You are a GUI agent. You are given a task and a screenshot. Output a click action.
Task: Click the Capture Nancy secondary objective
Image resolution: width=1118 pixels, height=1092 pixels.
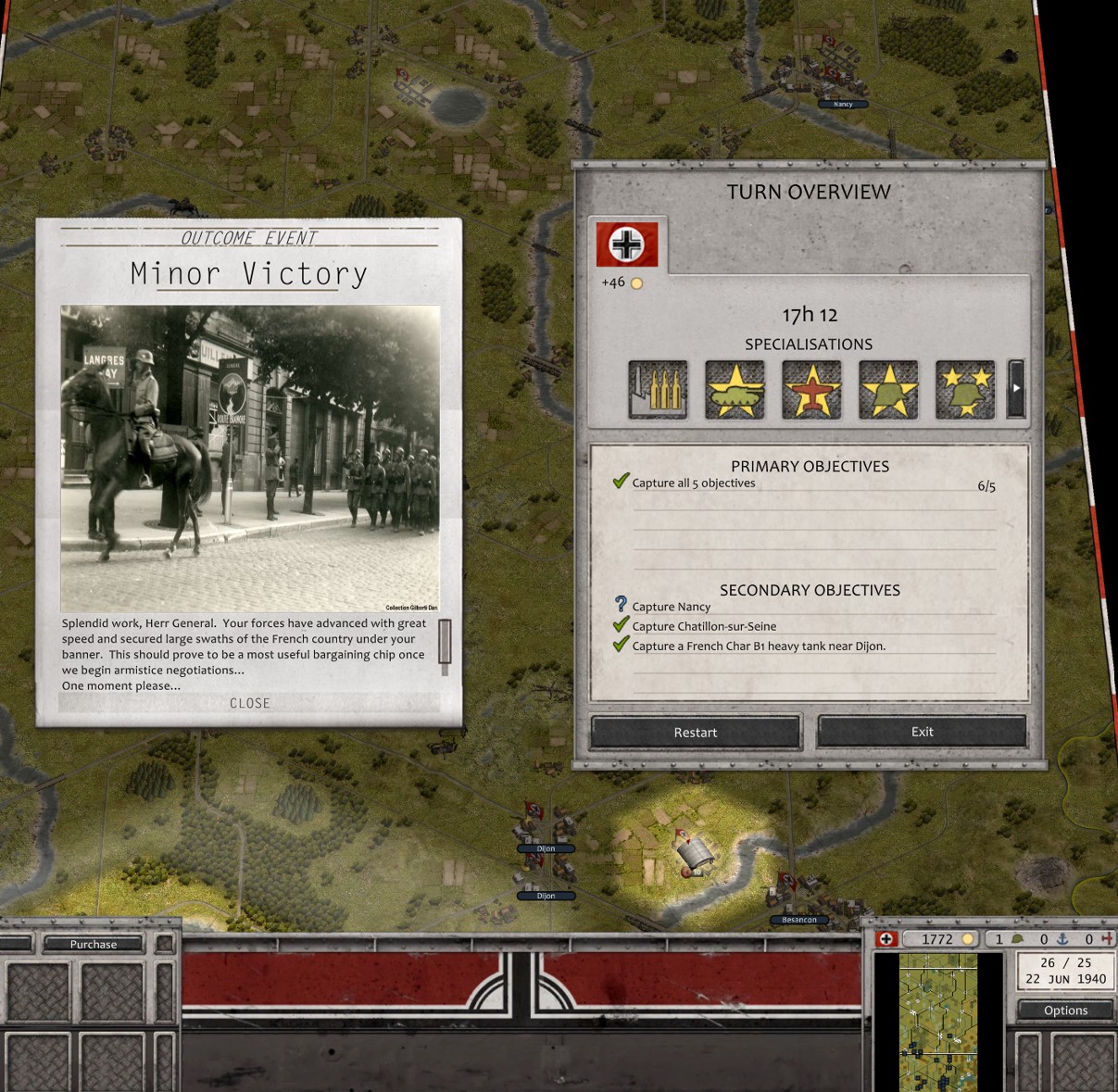(672, 607)
